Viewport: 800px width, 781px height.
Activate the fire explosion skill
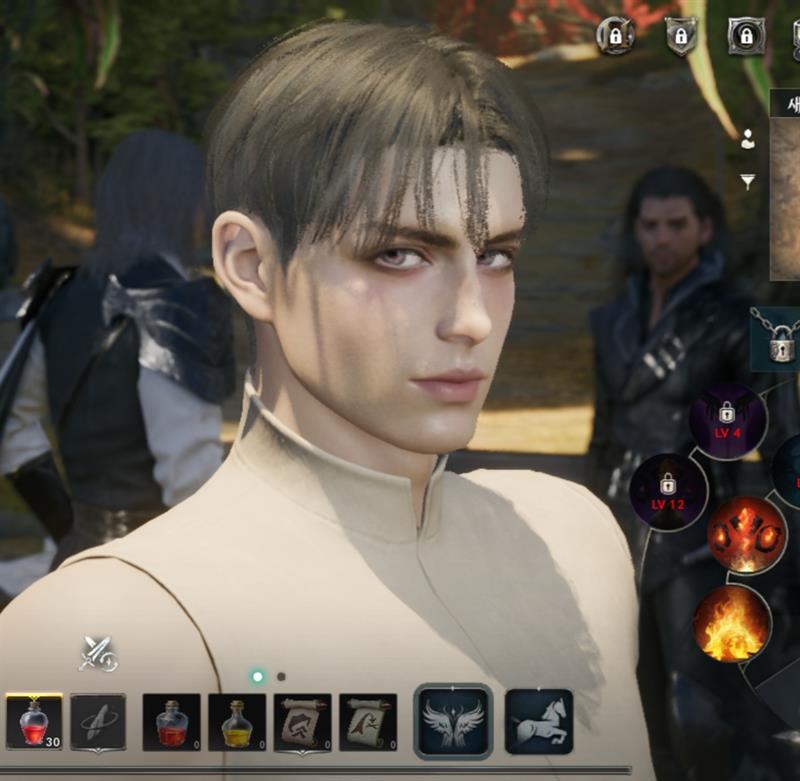pos(746,536)
